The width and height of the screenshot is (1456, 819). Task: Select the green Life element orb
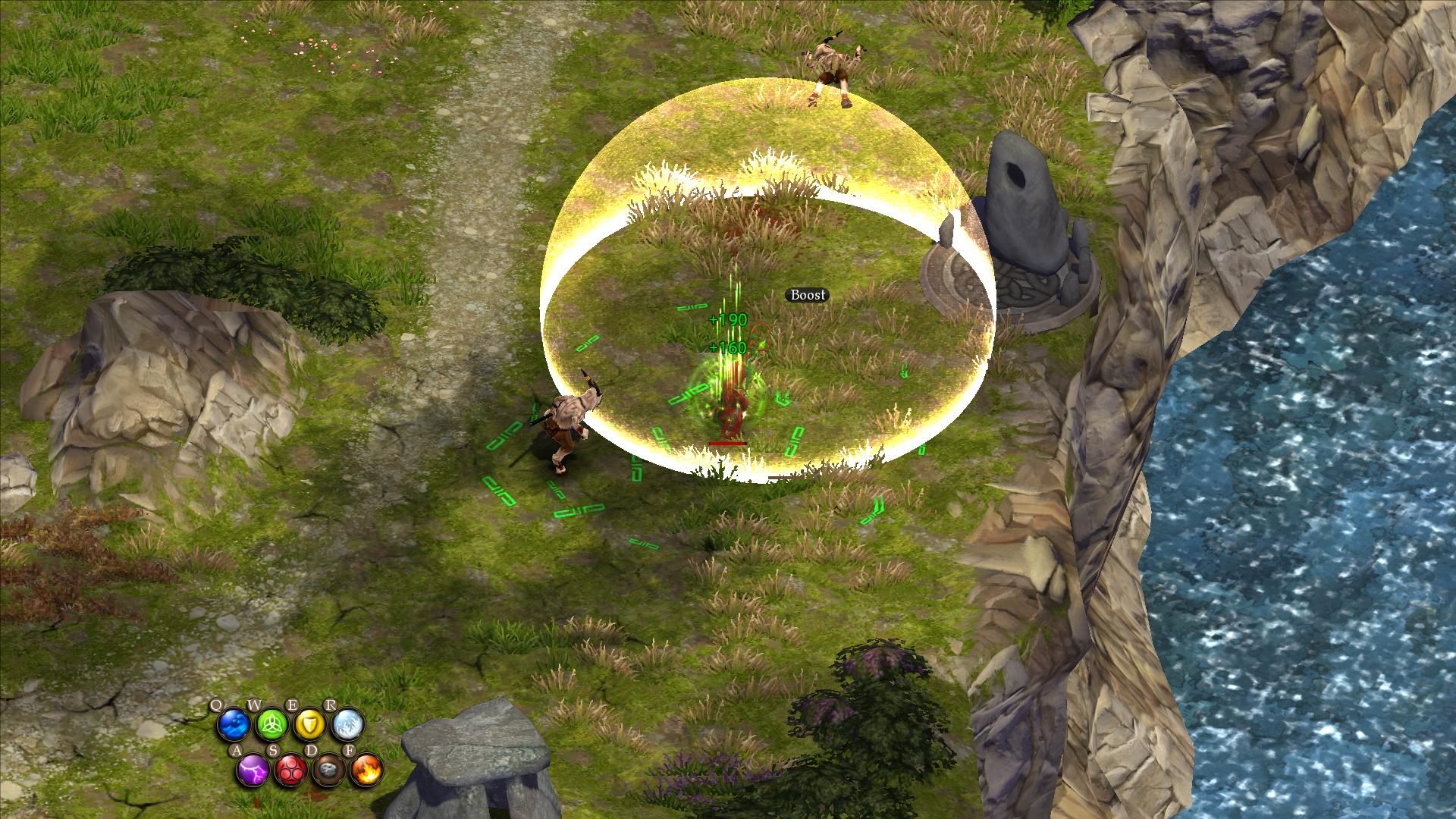click(x=271, y=723)
